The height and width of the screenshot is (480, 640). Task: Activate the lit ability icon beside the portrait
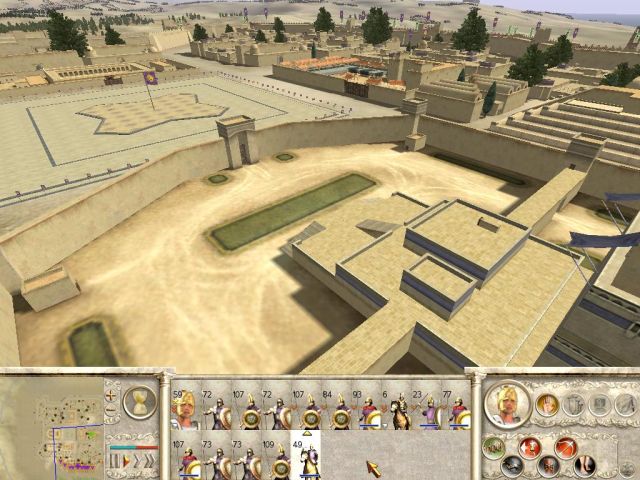(x=548, y=404)
